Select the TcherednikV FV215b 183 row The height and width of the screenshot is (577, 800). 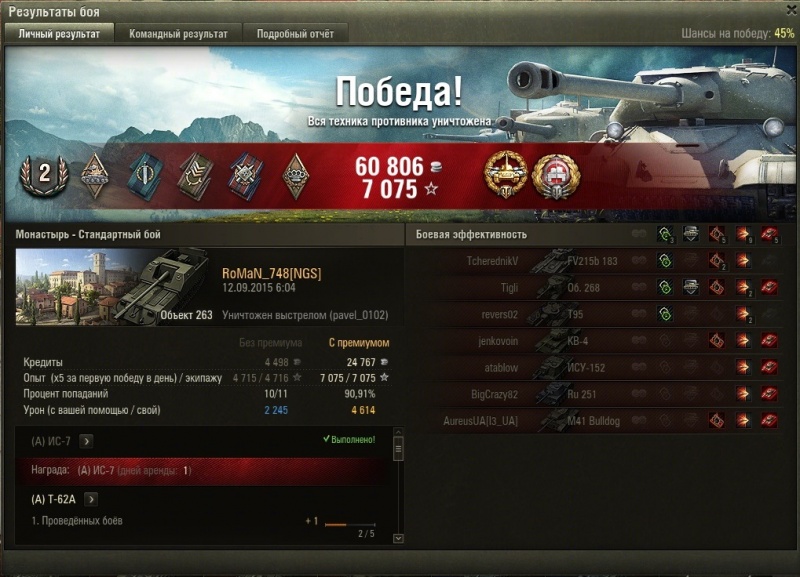click(x=602, y=261)
